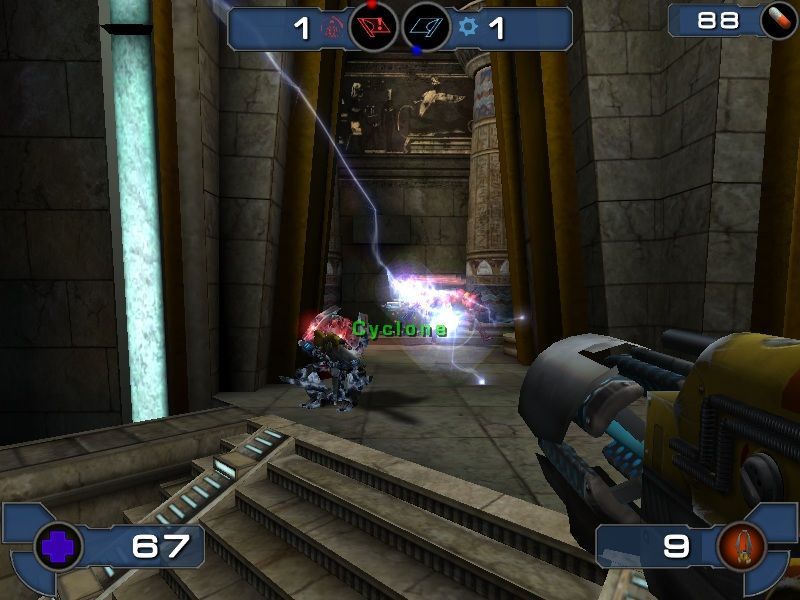The width and height of the screenshot is (800, 600).
Task: Click the blue team gear emblem
Action: [x=468, y=28]
